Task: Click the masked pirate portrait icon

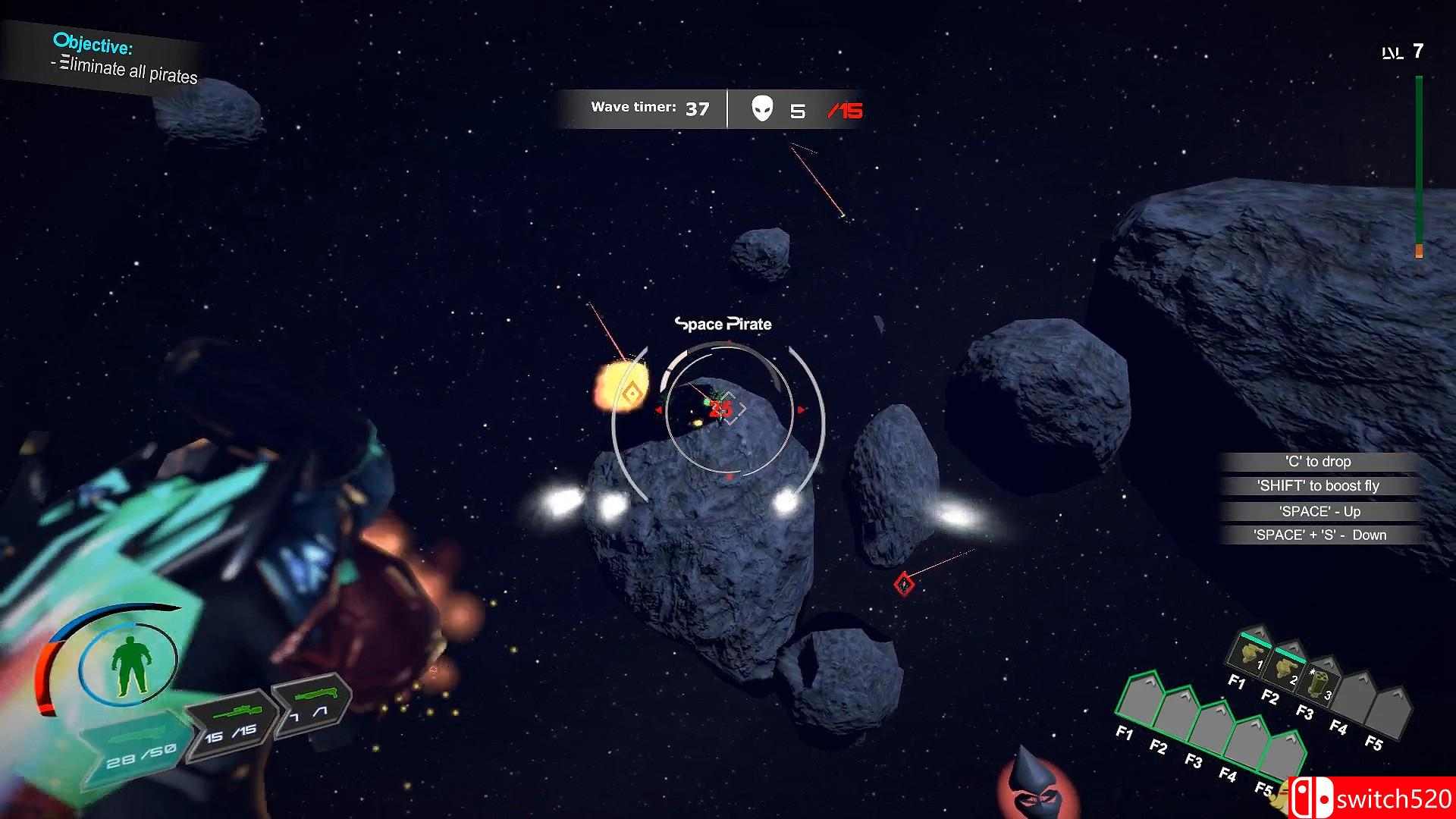Action: point(1028,789)
